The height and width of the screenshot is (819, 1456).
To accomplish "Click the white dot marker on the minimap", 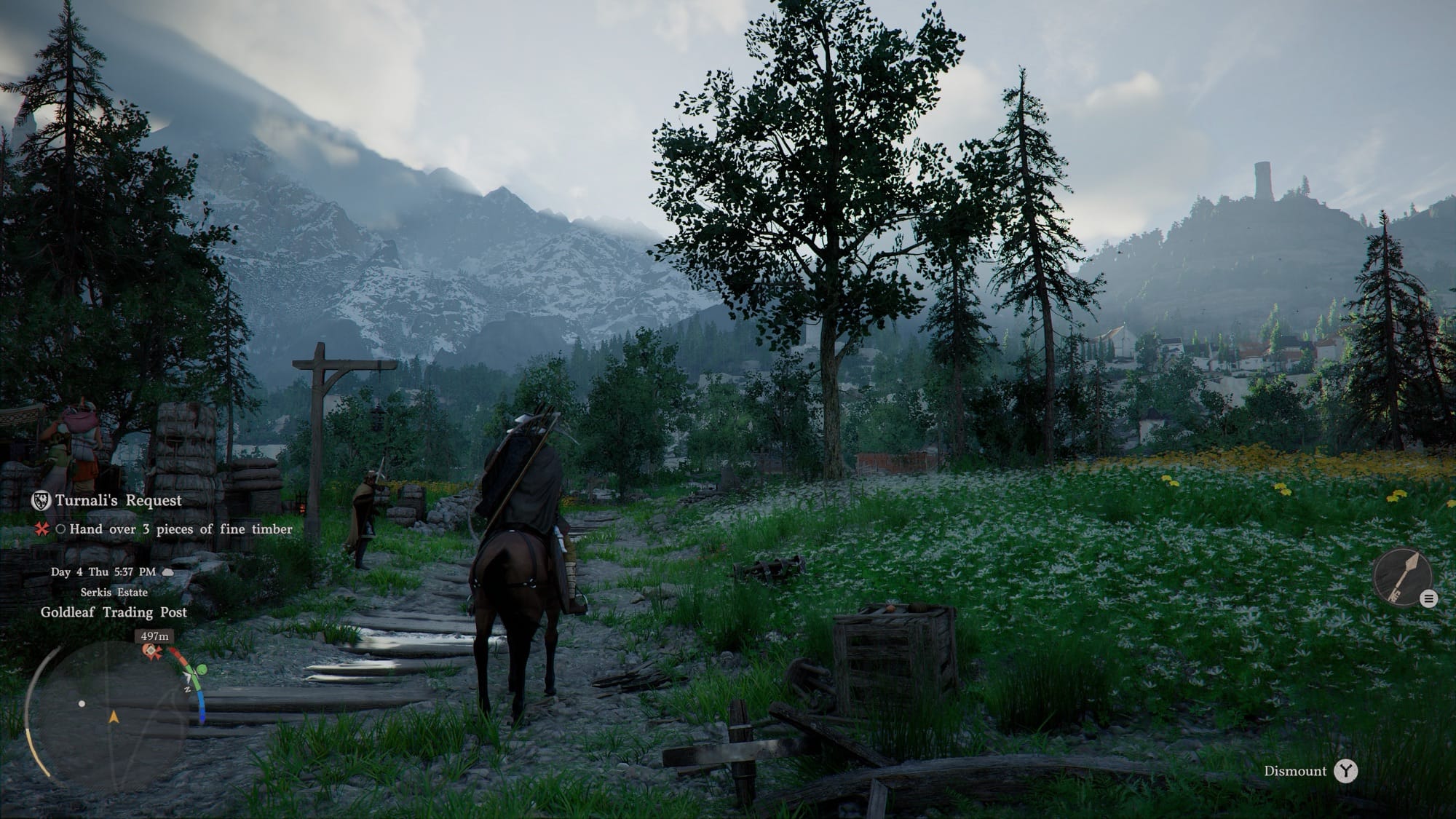I will tap(82, 704).
